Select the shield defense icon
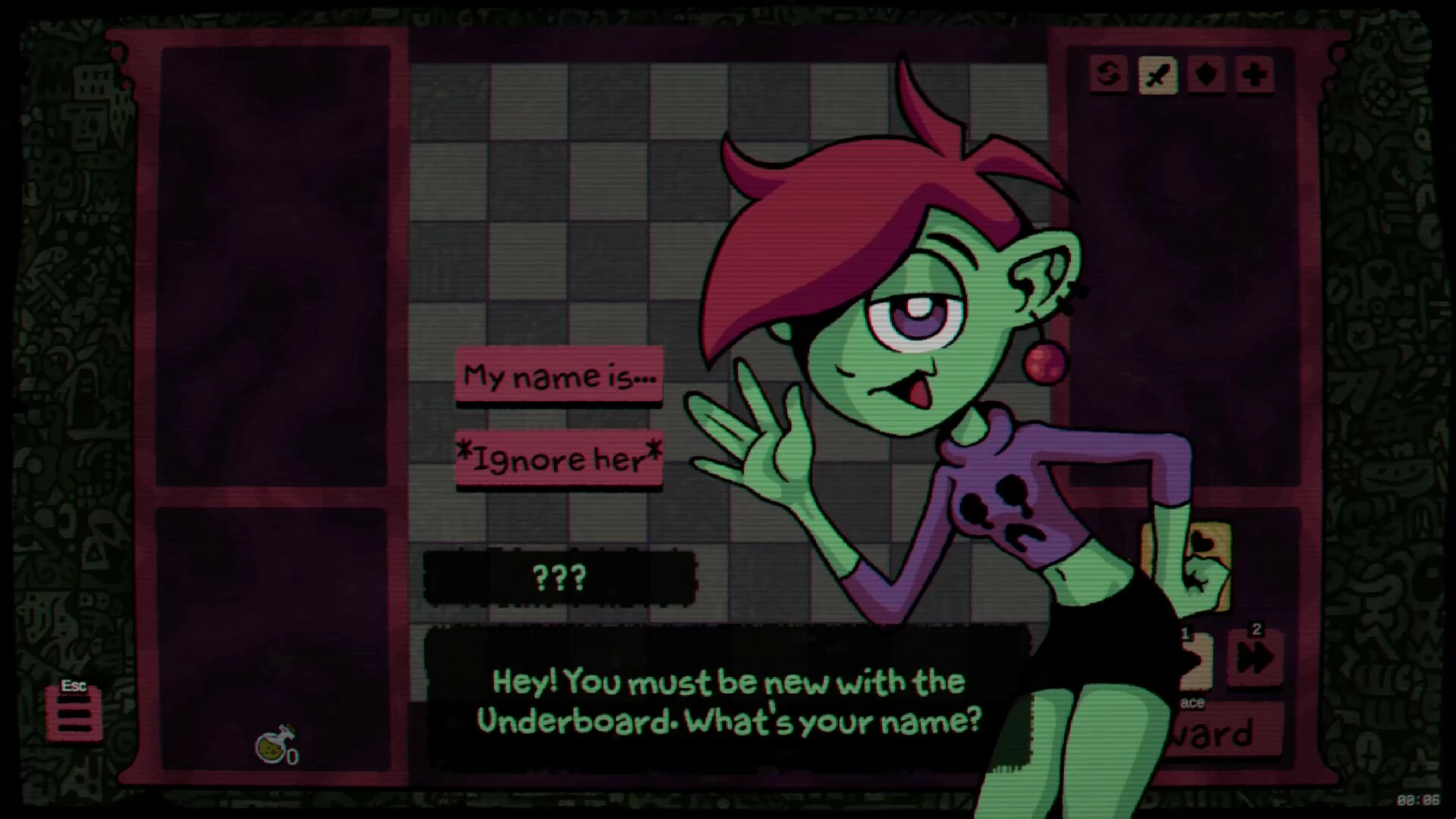 (1205, 76)
